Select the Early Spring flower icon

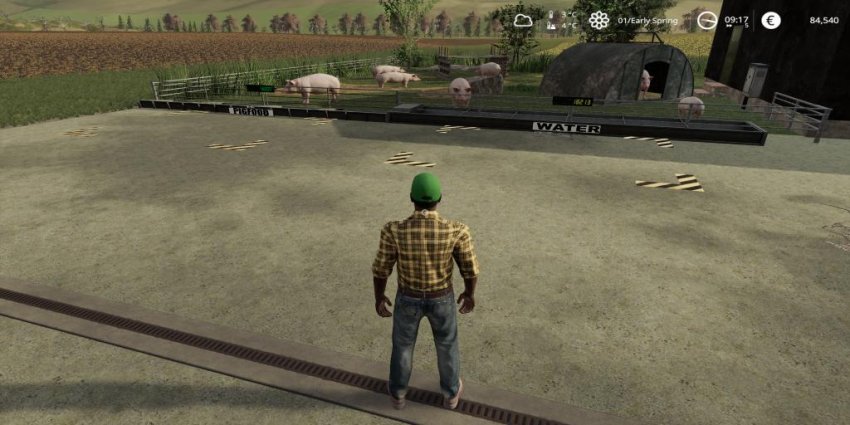point(598,20)
